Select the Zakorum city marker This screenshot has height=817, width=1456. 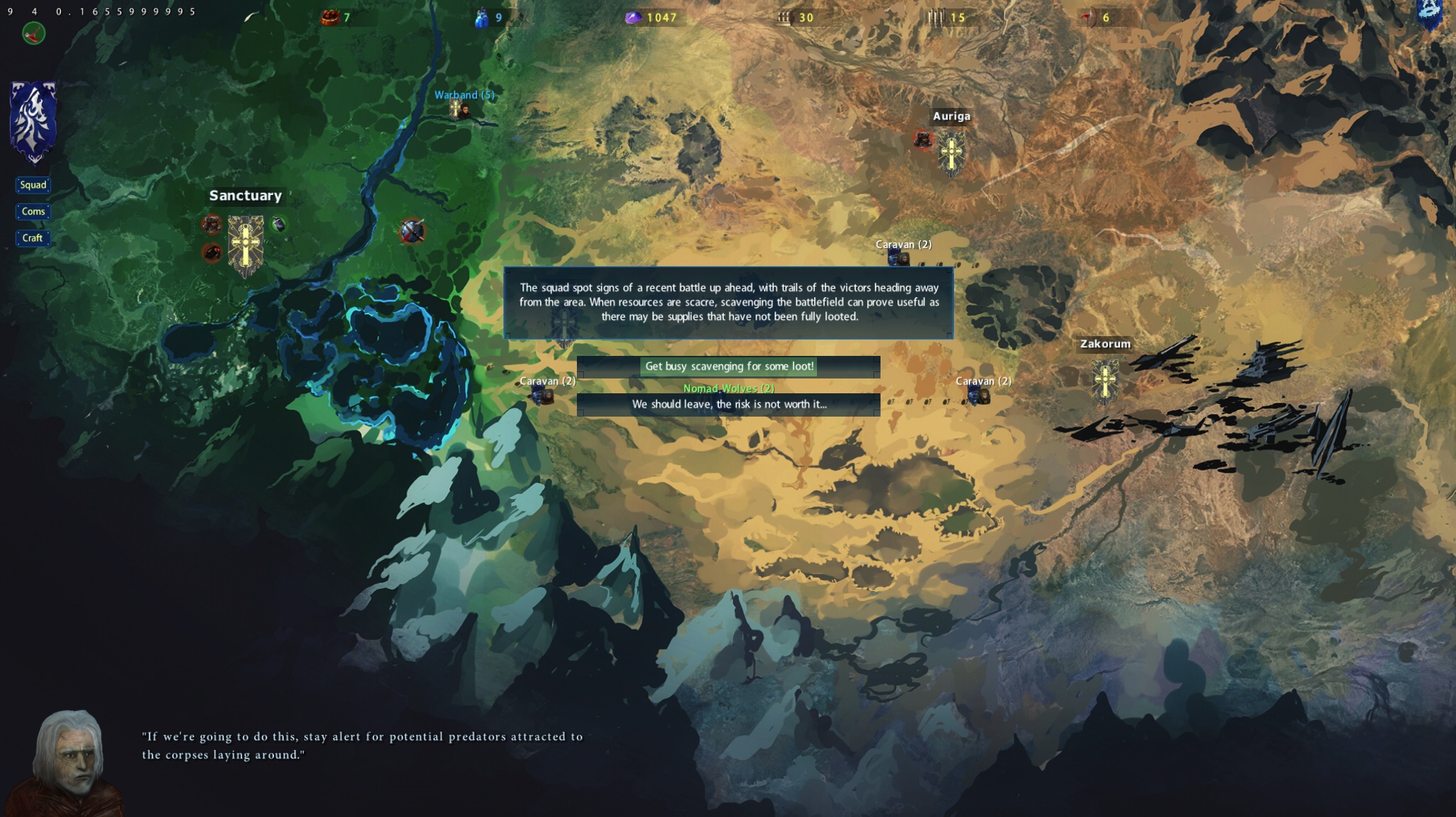point(1105,379)
